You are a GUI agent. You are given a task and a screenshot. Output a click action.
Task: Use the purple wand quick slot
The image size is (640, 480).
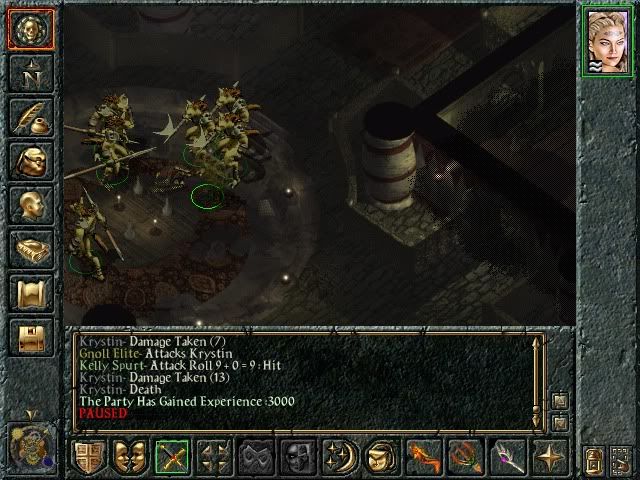(x=507, y=456)
